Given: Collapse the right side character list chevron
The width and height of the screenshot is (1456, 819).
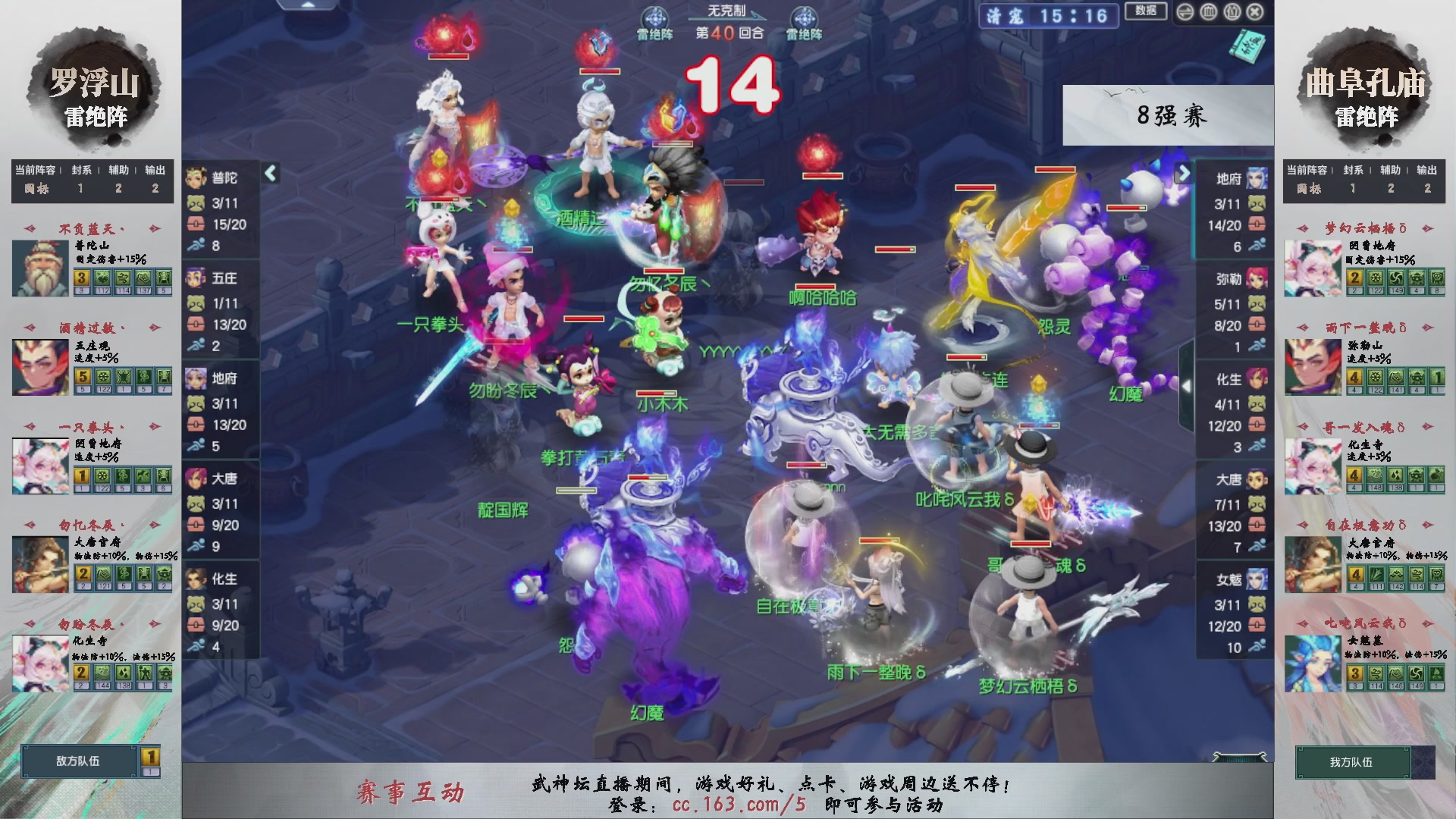Looking at the screenshot, I should point(1187,384).
